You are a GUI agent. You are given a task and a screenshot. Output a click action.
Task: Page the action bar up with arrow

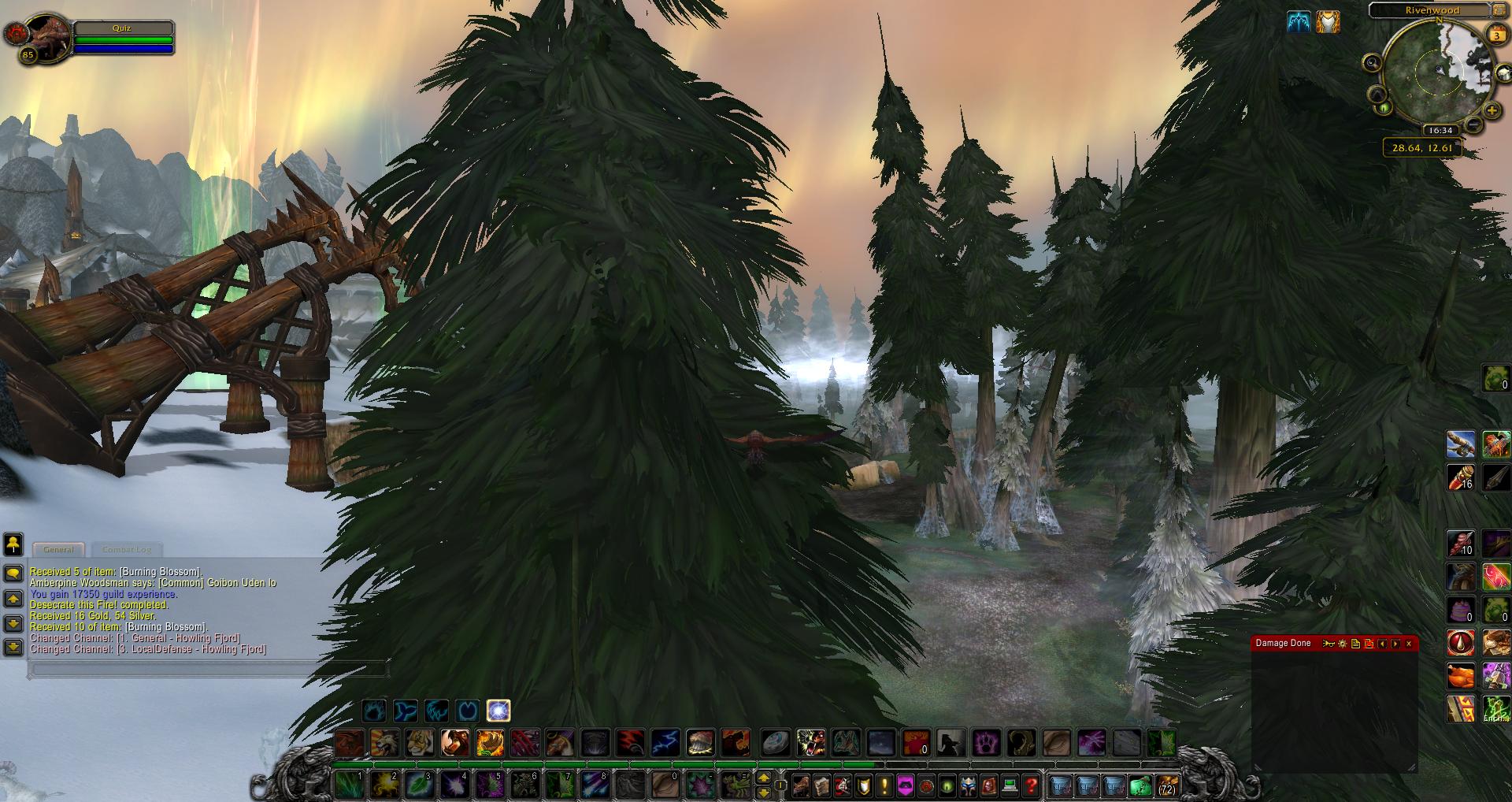point(762,778)
